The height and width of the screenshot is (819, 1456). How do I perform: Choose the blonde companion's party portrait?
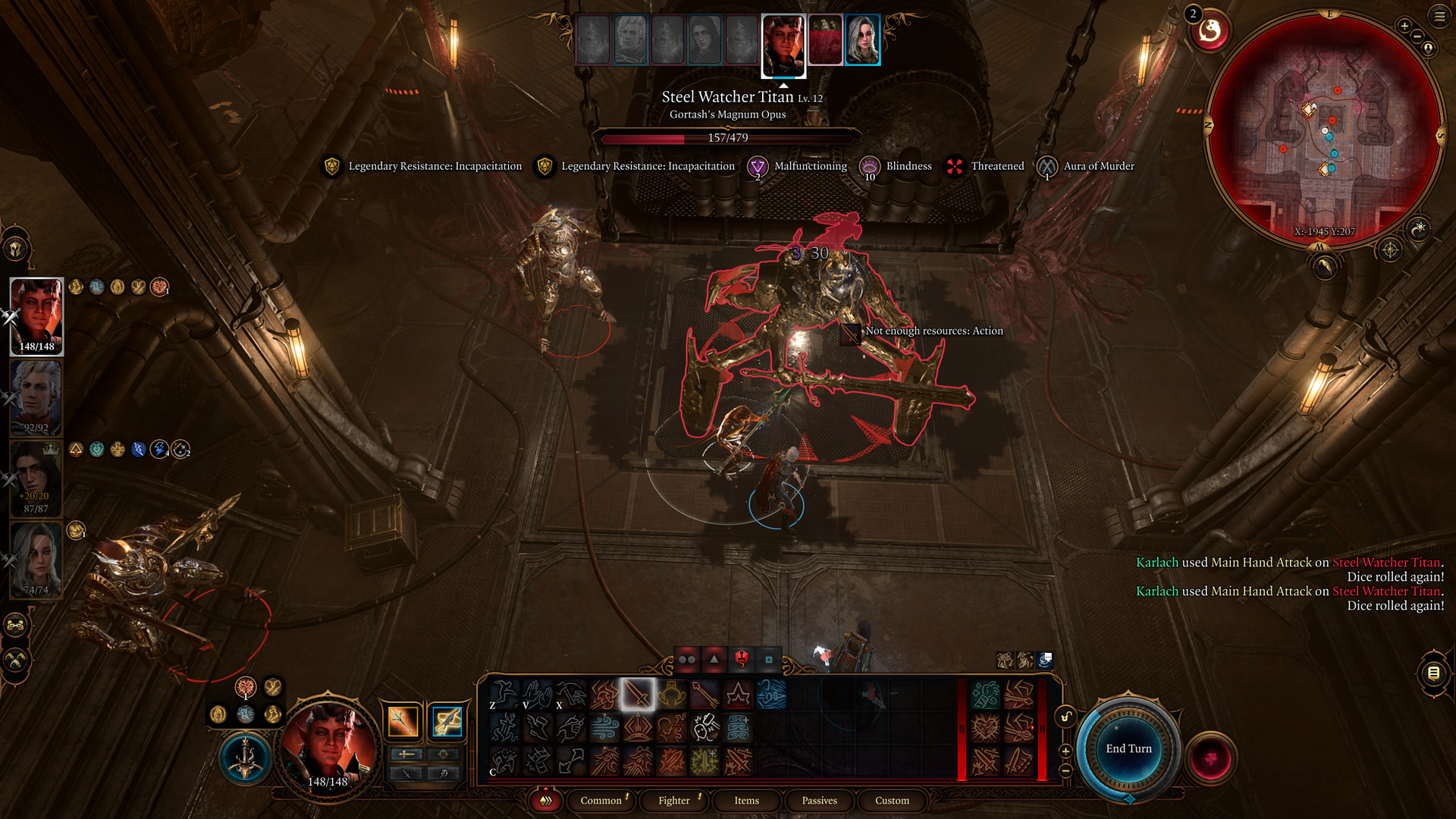36,560
